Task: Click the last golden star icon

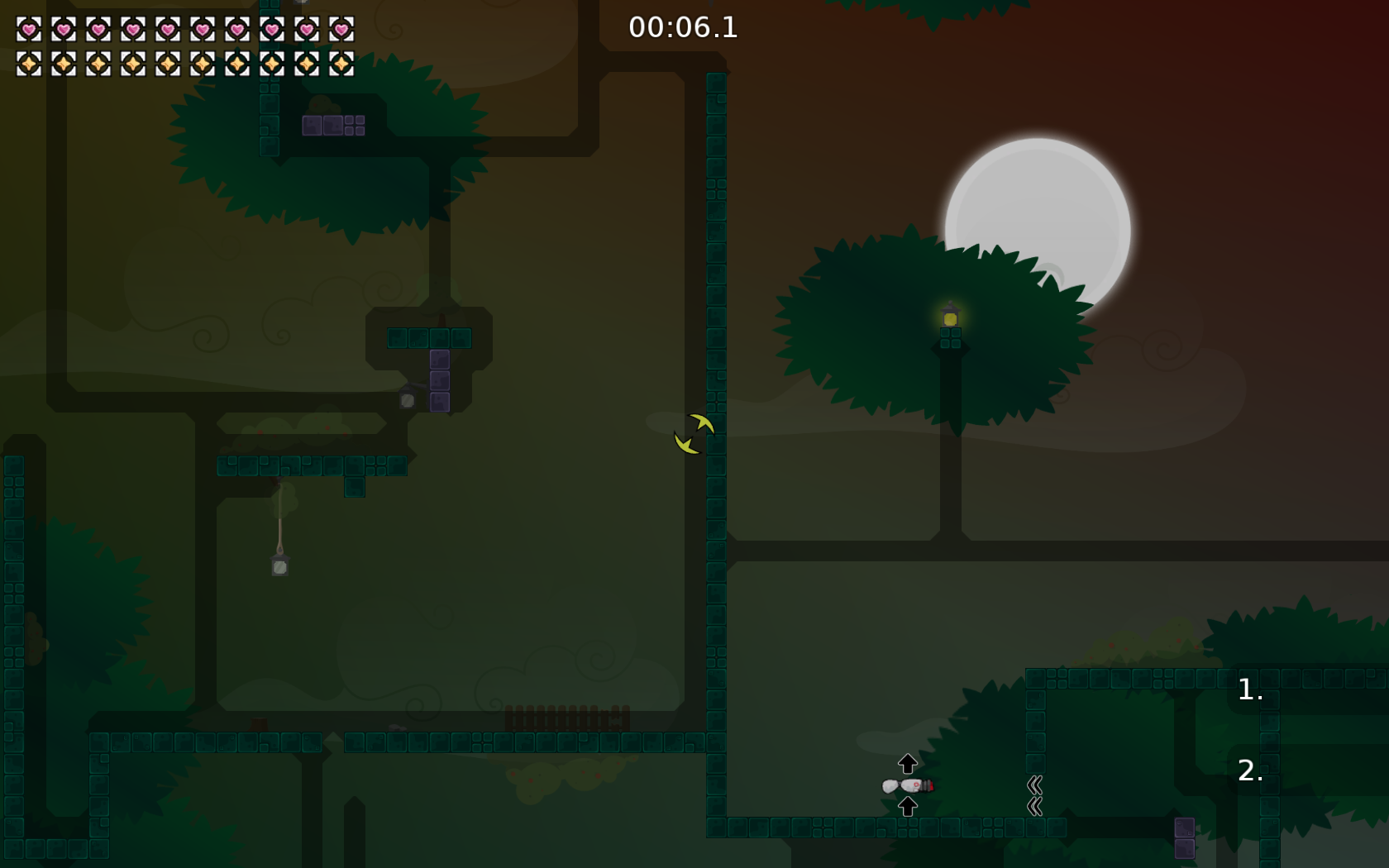Action: pyautogui.click(x=343, y=63)
